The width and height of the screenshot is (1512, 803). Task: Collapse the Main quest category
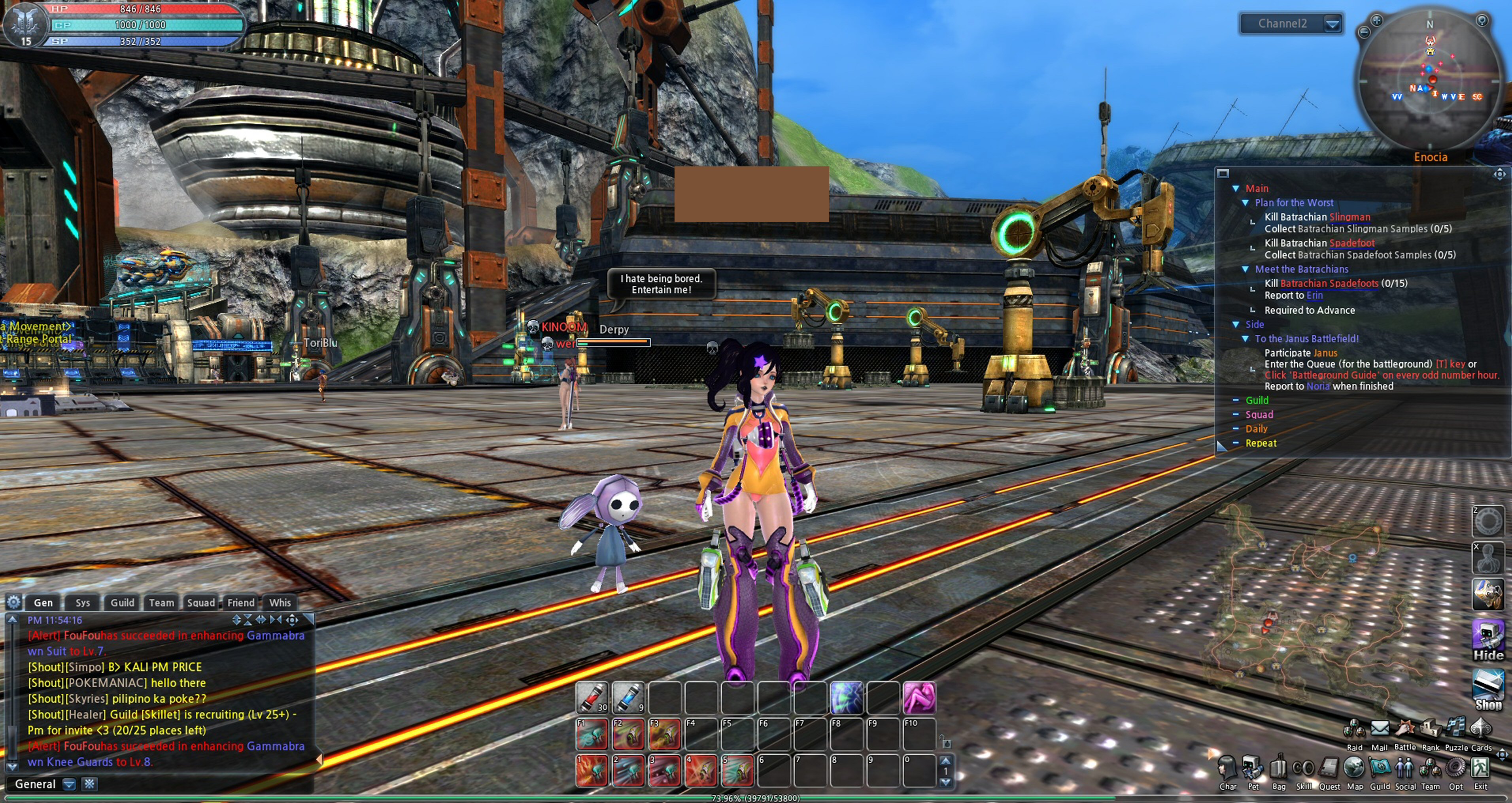[x=1236, y=188]
